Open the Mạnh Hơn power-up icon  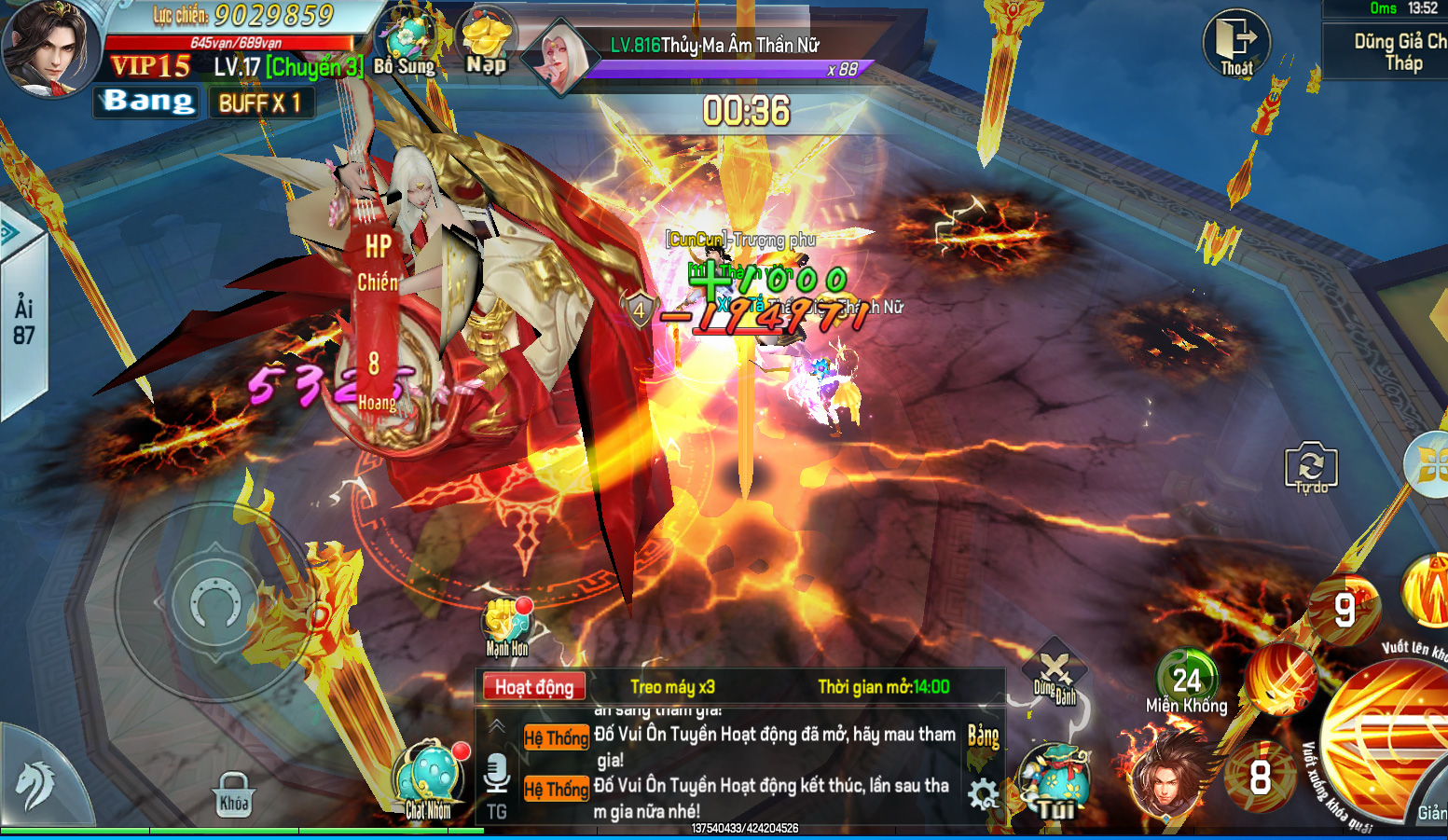tap(507, 627)
